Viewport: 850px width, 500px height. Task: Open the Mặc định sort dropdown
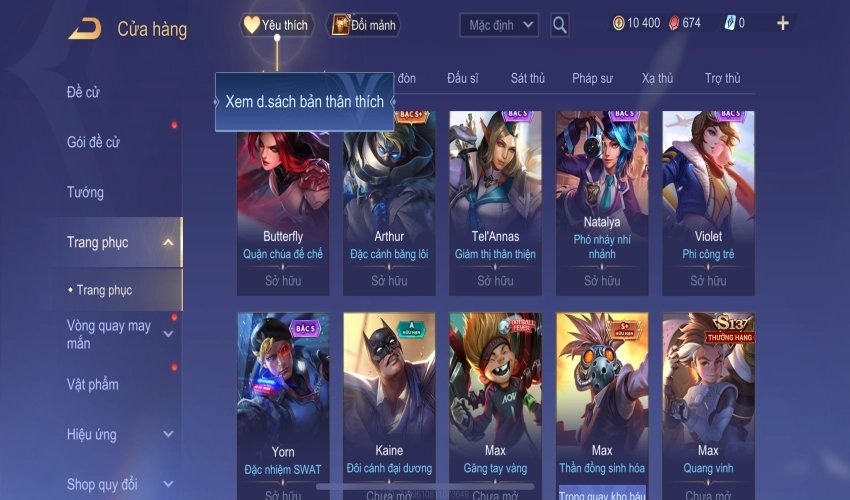(500, 25)
